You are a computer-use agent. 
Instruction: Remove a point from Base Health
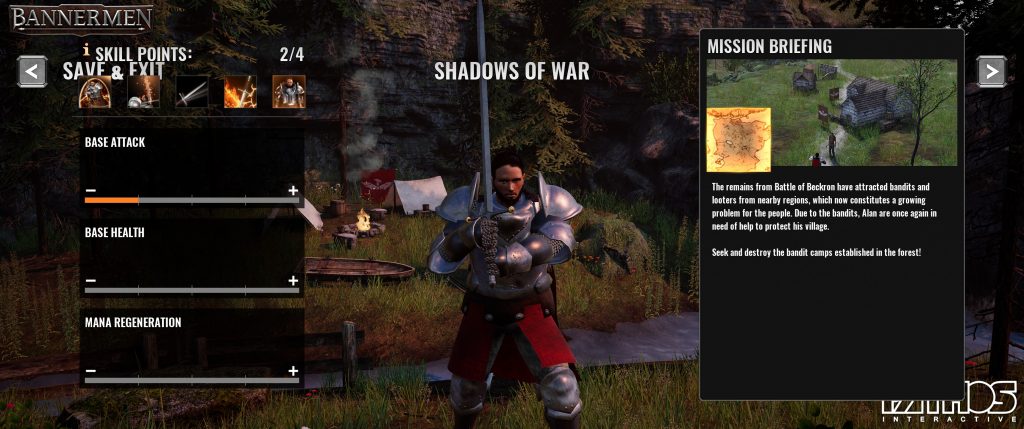click(91, 281)
